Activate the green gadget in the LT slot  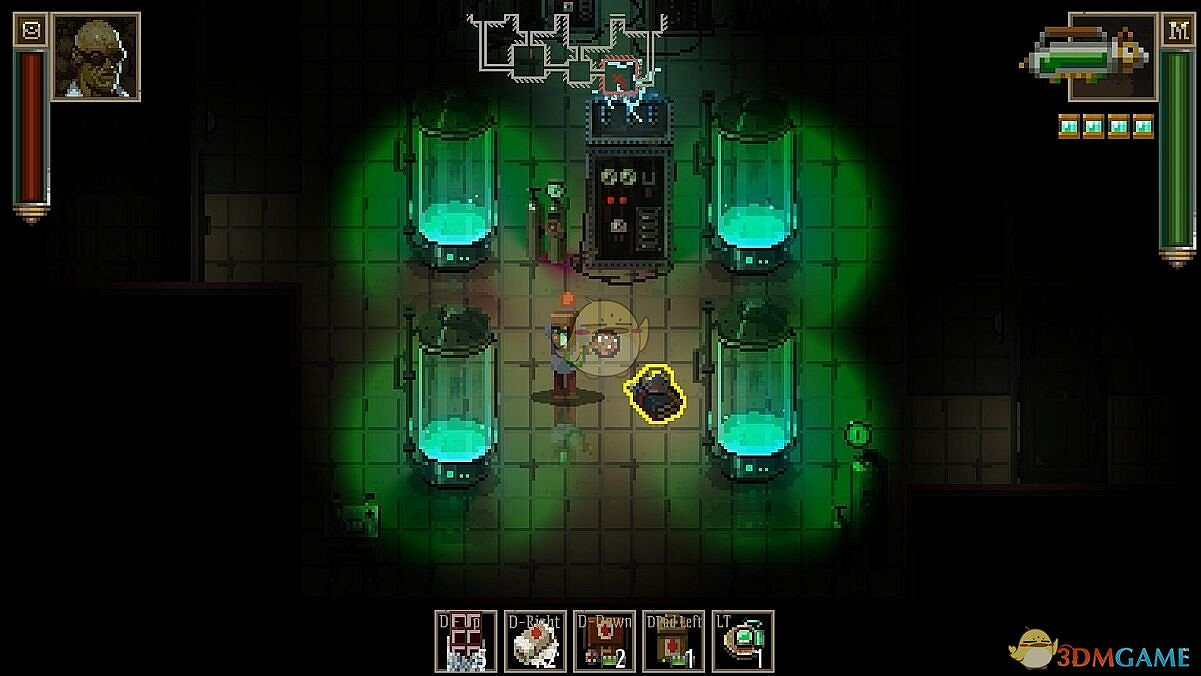tap(742, 641)
